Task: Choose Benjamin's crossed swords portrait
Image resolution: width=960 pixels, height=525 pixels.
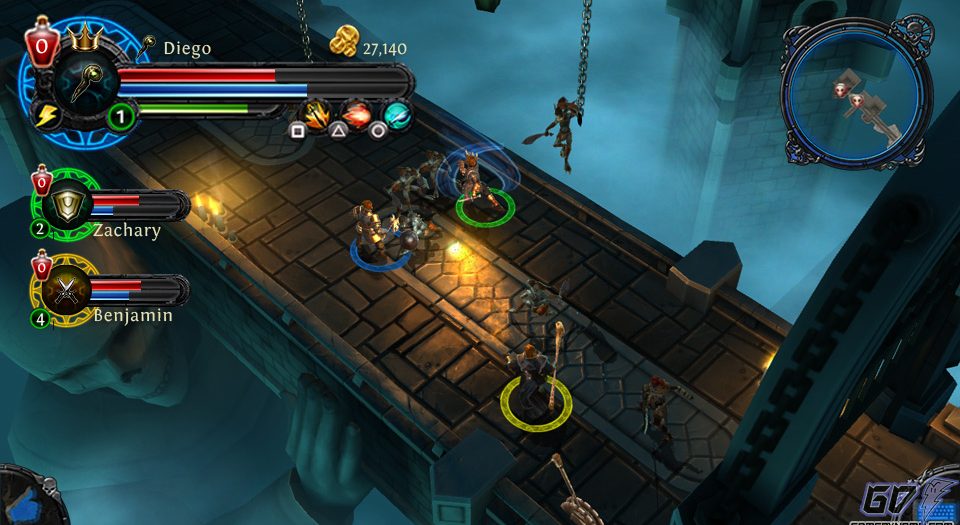Action: pos(68,290)
